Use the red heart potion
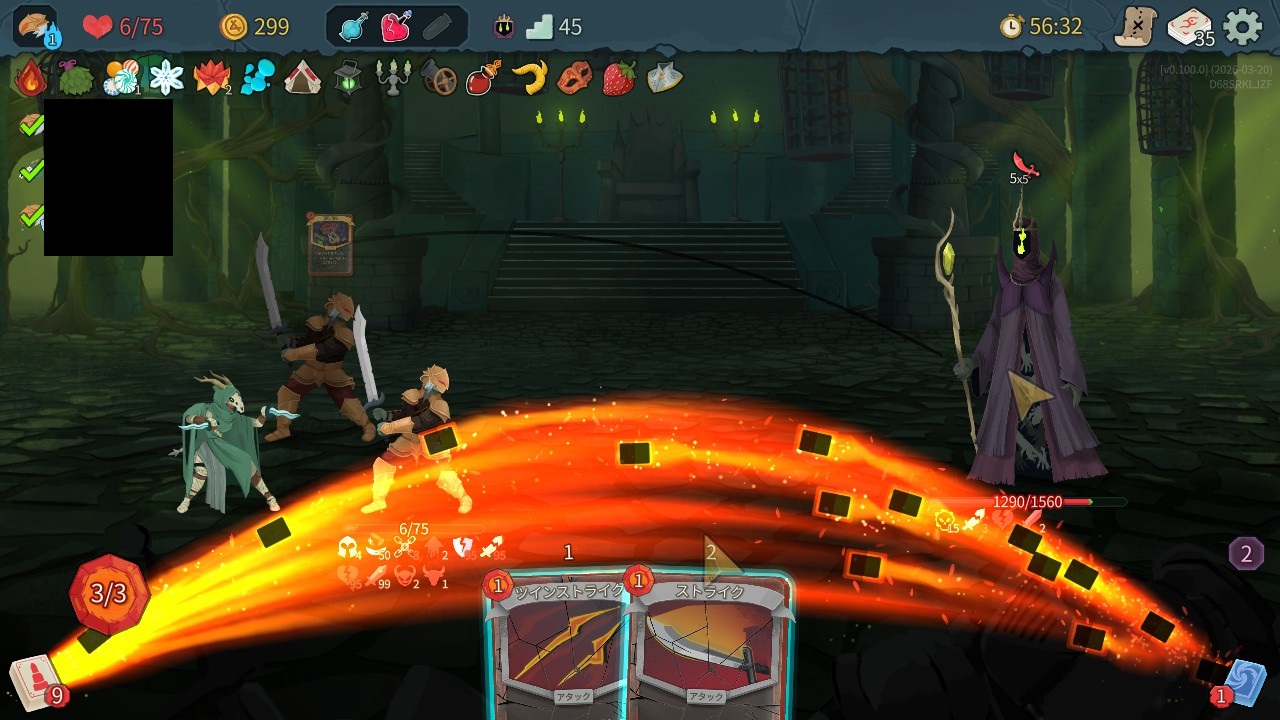This screenshot has width=1280, height=720. tap(396, 27)
